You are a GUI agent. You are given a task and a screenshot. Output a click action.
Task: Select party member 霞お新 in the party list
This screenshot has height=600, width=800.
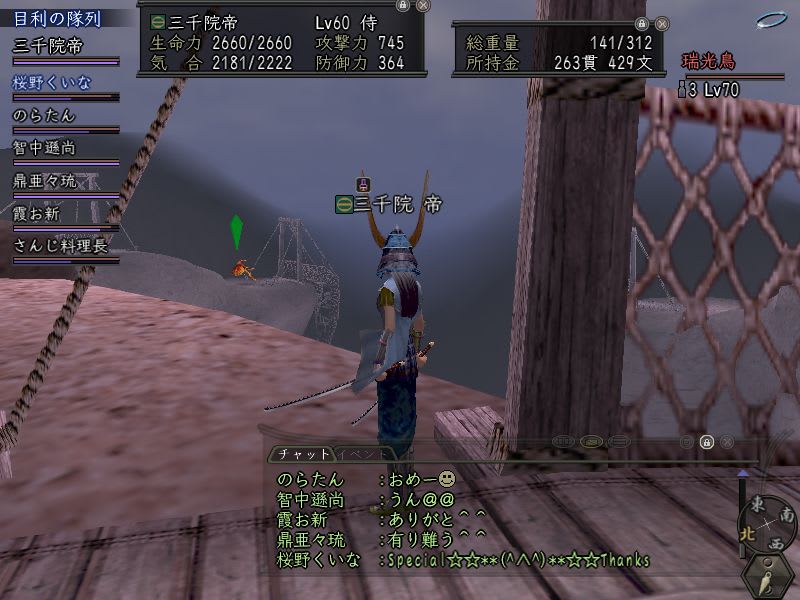[40, 213]
